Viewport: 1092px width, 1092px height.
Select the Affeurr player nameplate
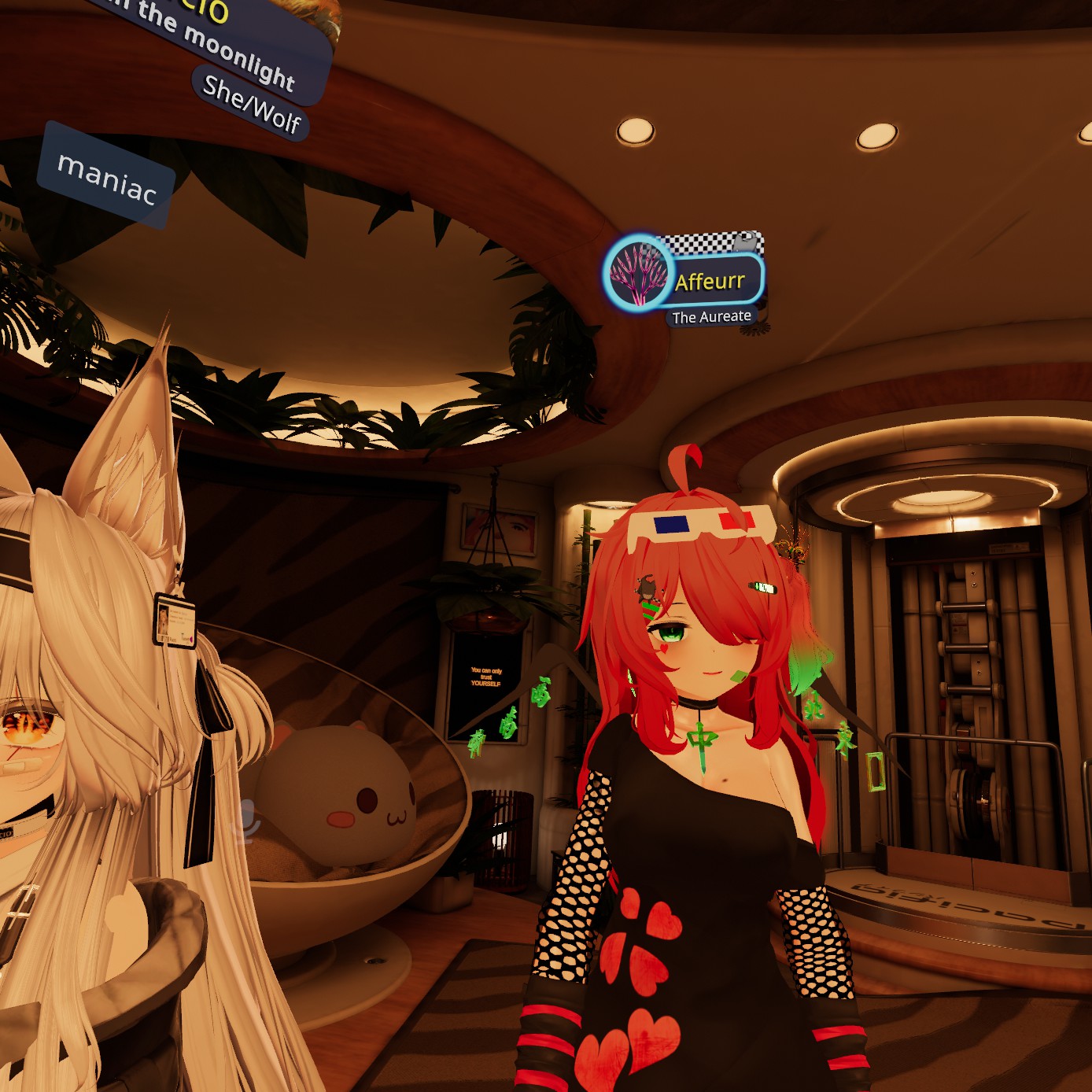click(710, 281)
